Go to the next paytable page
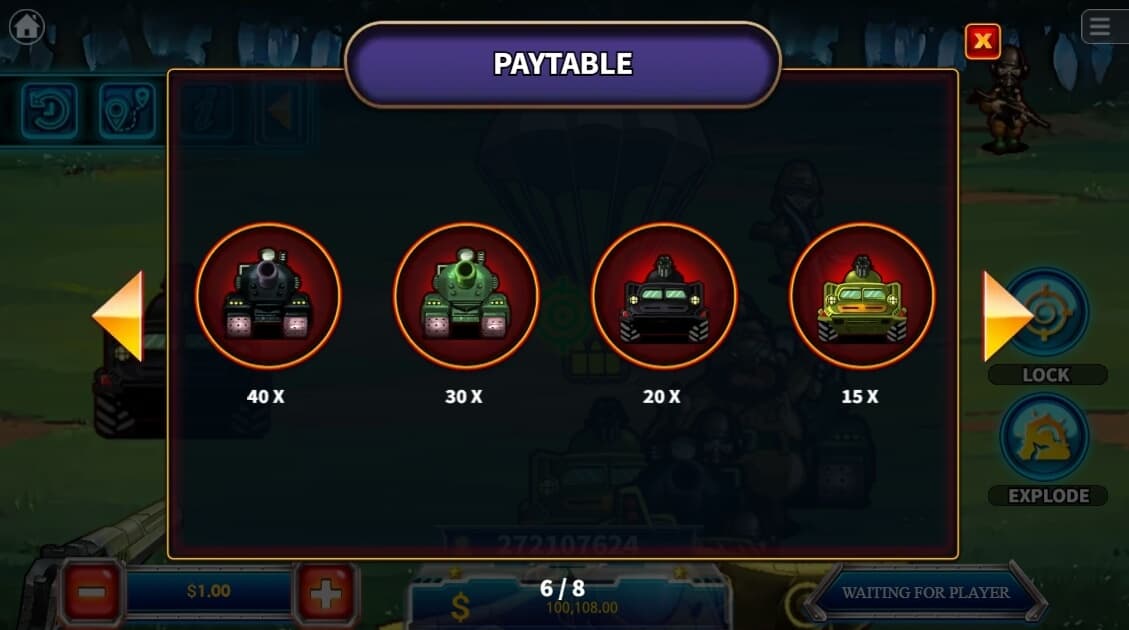 [1005, 316]
